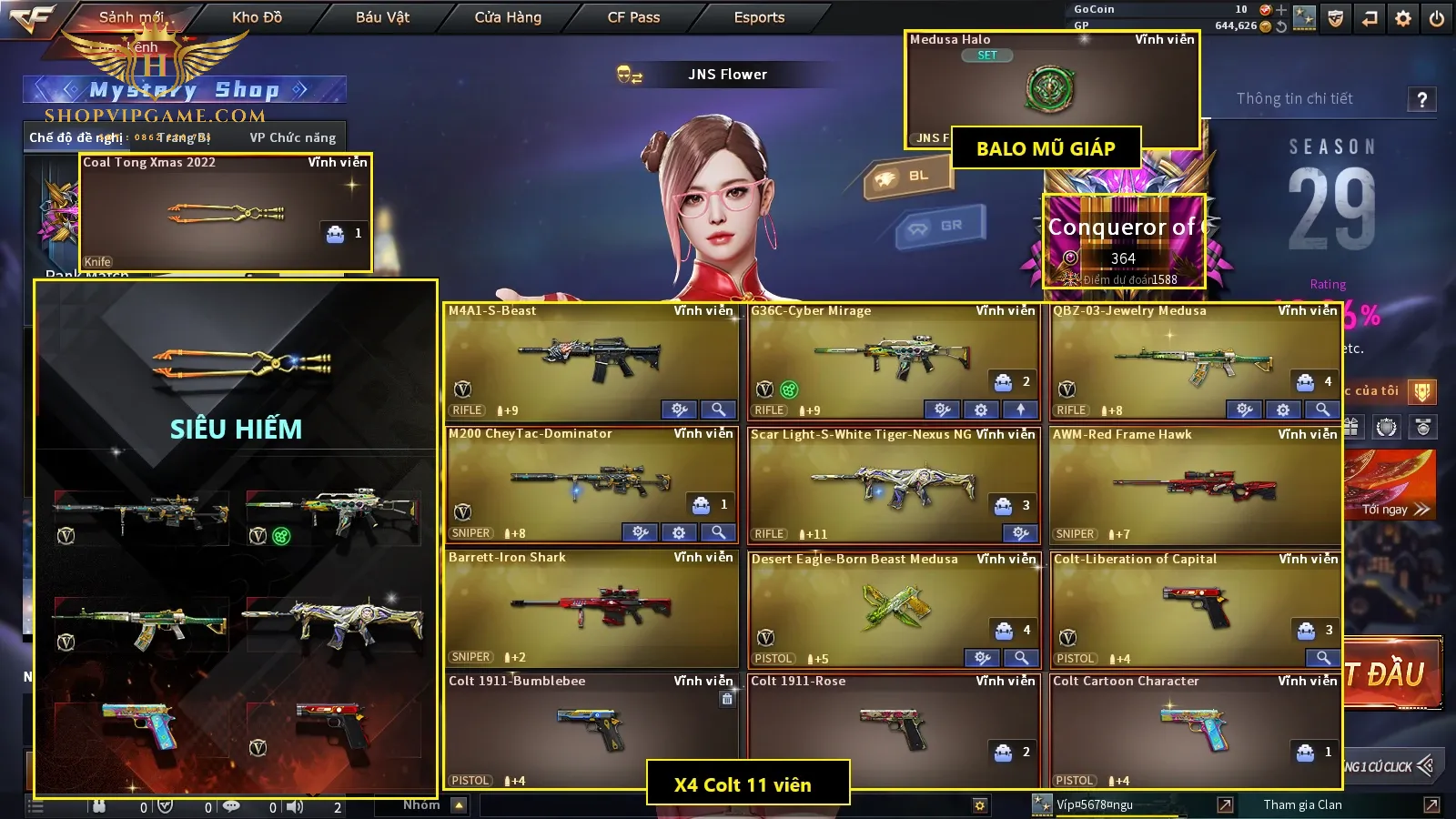Open the gear settings icon
This screenshot has width=1456, height=819.
(x=1403, y=18)
